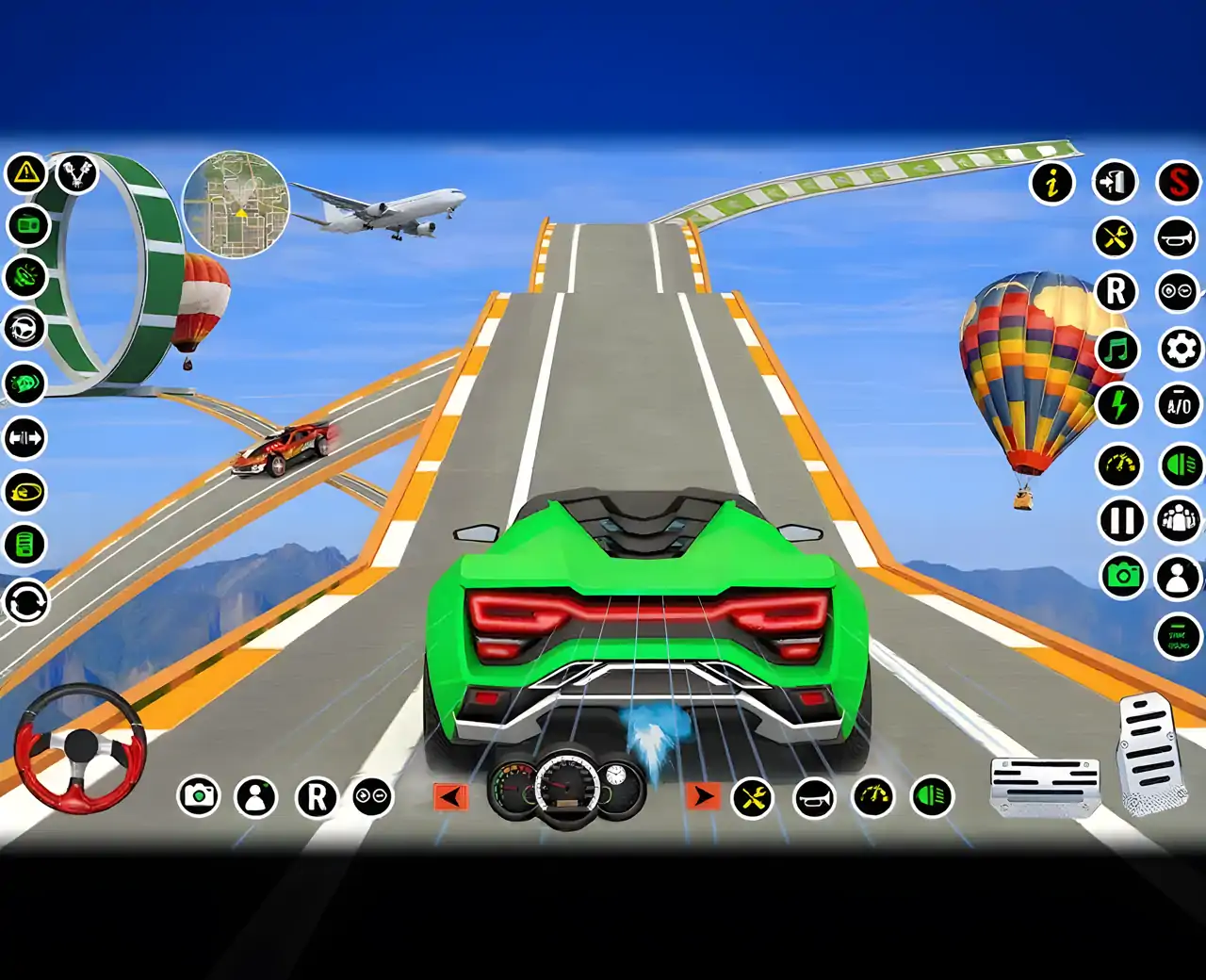Open the circular minimap
The width and height of the screenshot is (1206, 980).
click(236, 205)
